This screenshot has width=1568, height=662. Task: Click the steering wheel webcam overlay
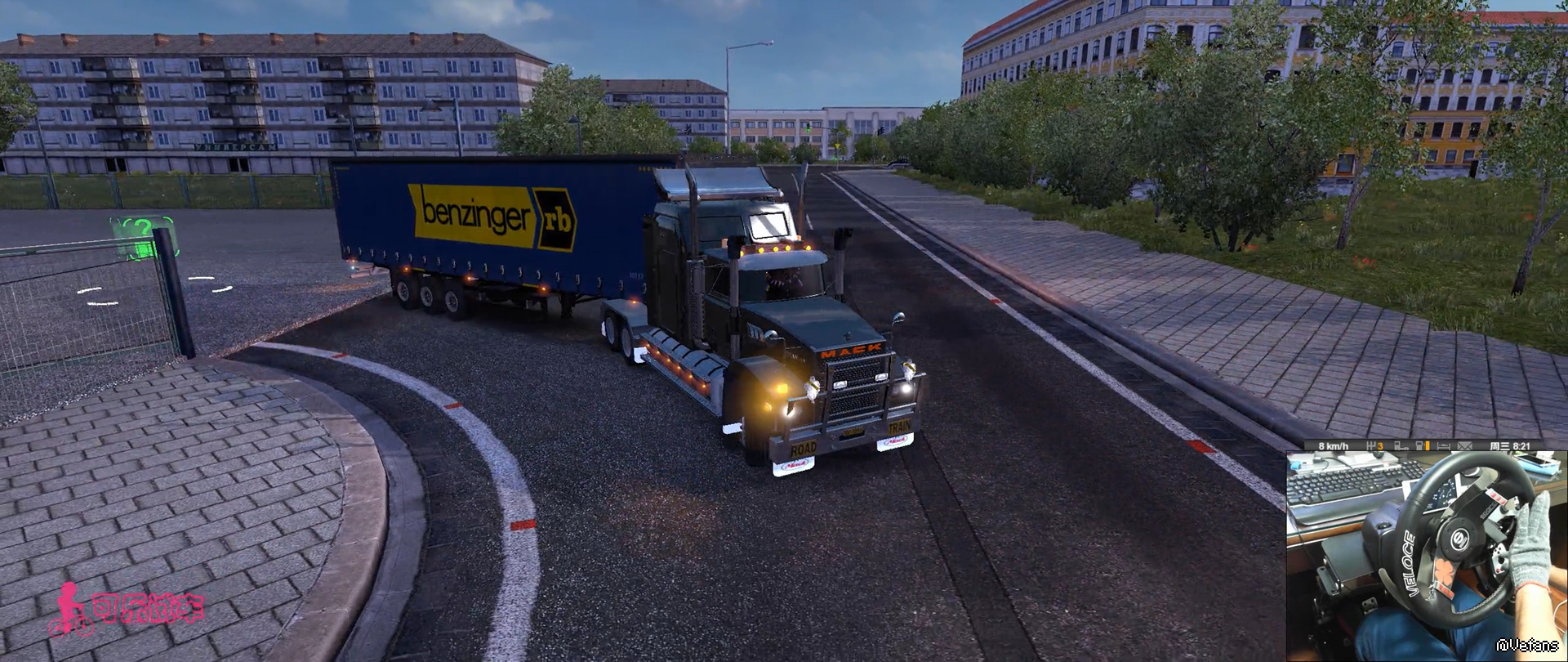point(1426,556)
